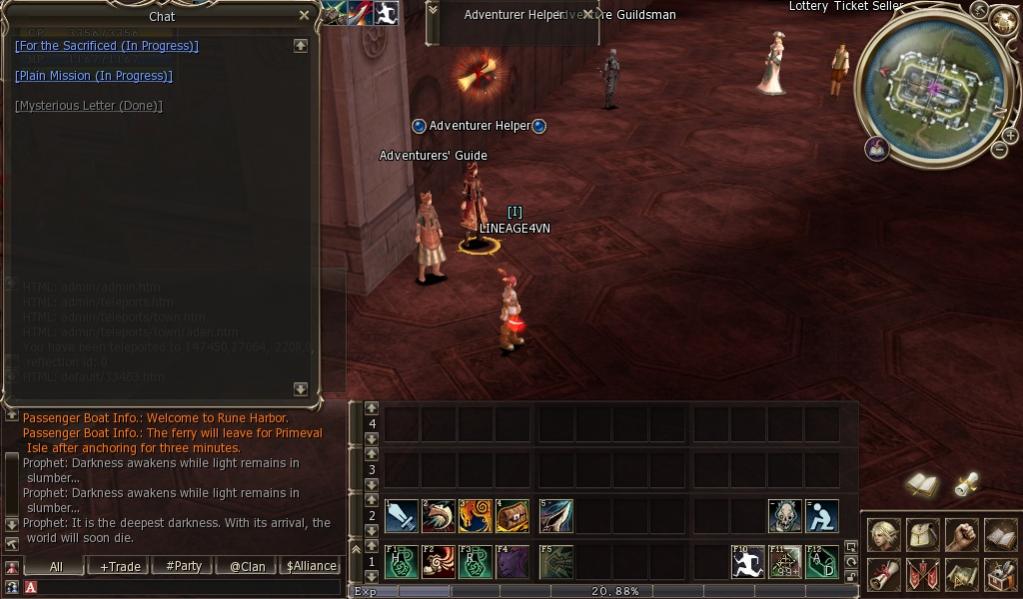Open the character status face icon
1023x599 pixels.
883,535
